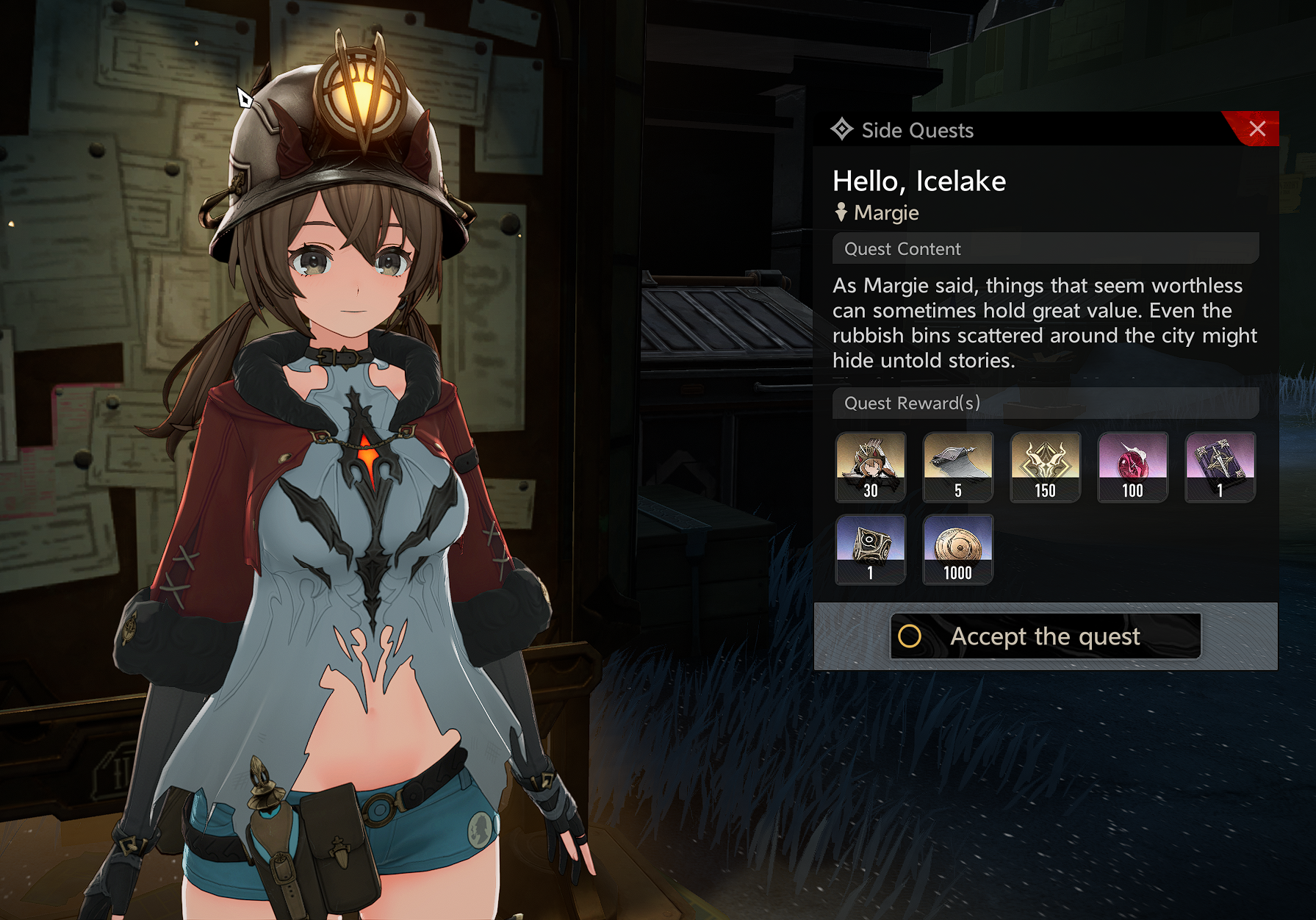
Task: Close the Side Quests panel
Action: 1256,129
